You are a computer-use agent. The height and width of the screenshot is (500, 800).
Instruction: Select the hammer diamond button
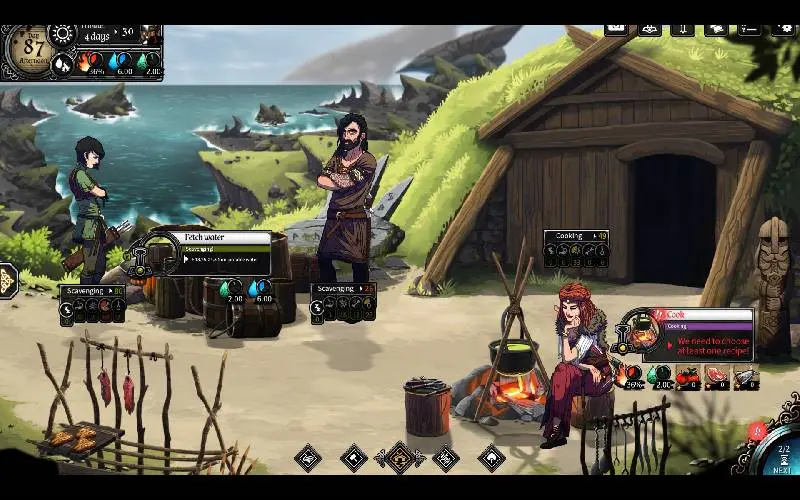(353, 458)
